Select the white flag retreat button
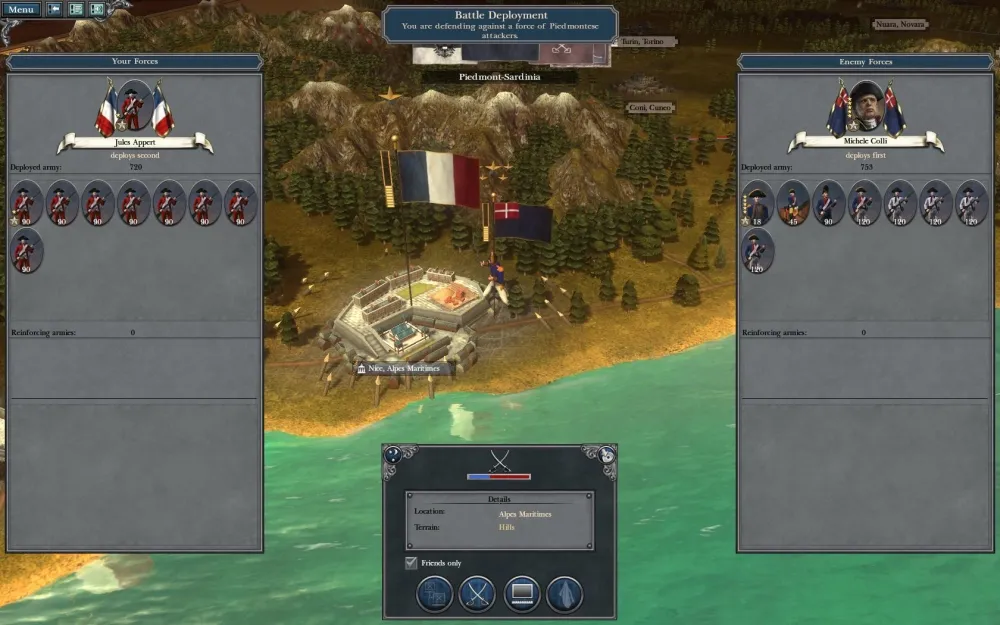The height and width of the screenshot is (625, 1000). click(564, 594)
